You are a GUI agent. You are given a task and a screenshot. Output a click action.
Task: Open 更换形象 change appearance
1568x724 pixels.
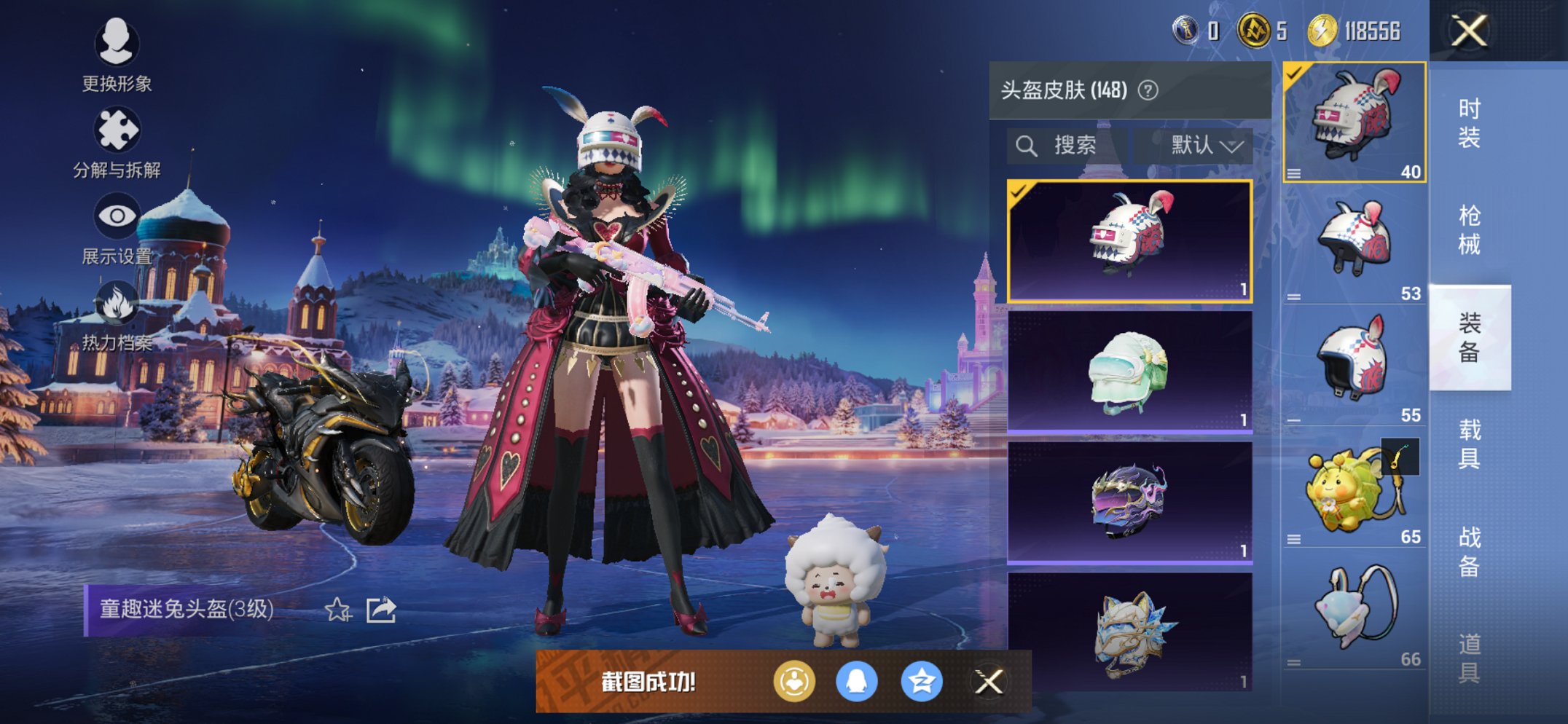(x=117, y=55)
